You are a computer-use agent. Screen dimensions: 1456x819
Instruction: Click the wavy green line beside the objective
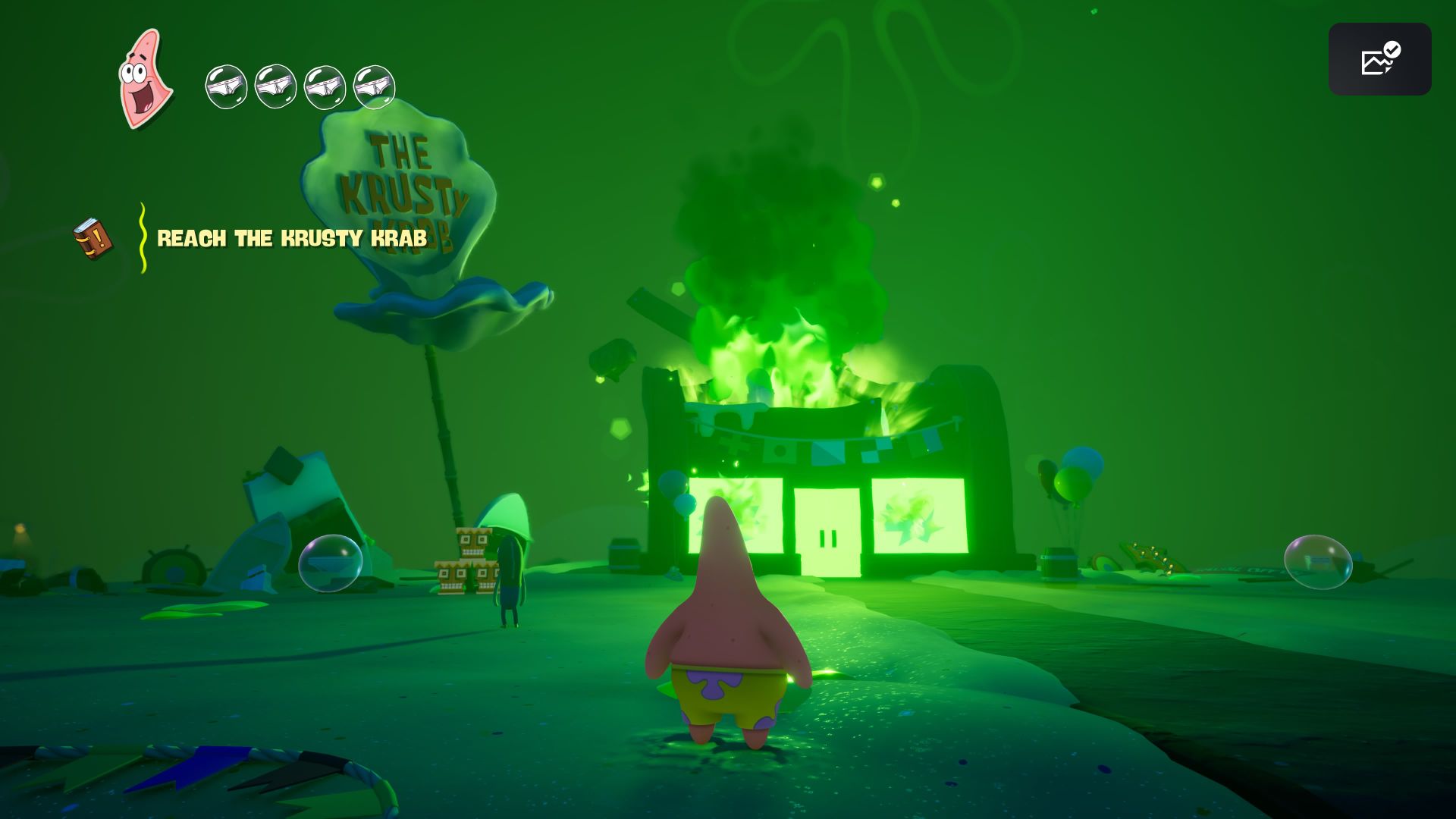tap(141, 235)
